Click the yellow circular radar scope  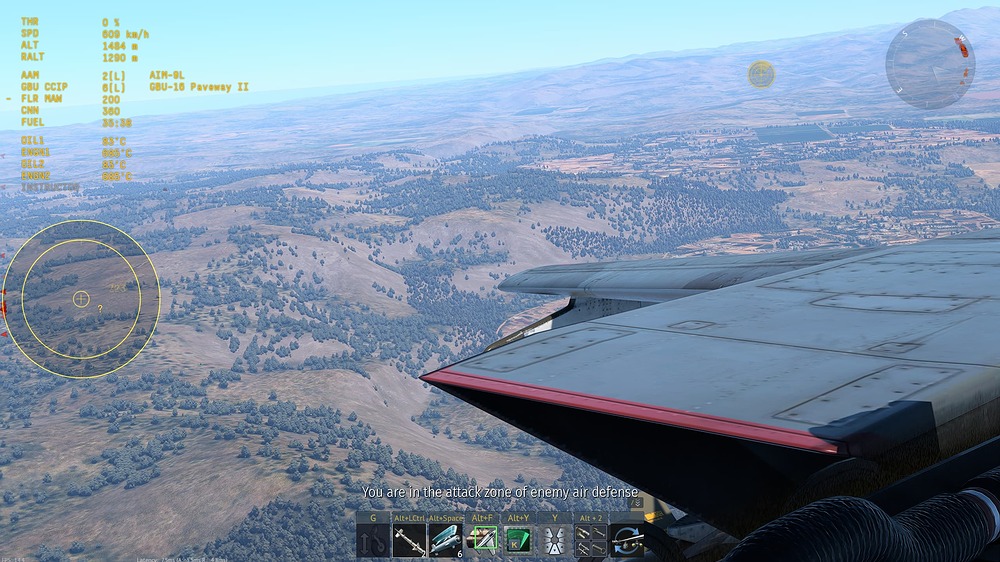pyautogui.click(x=81, y=298)
